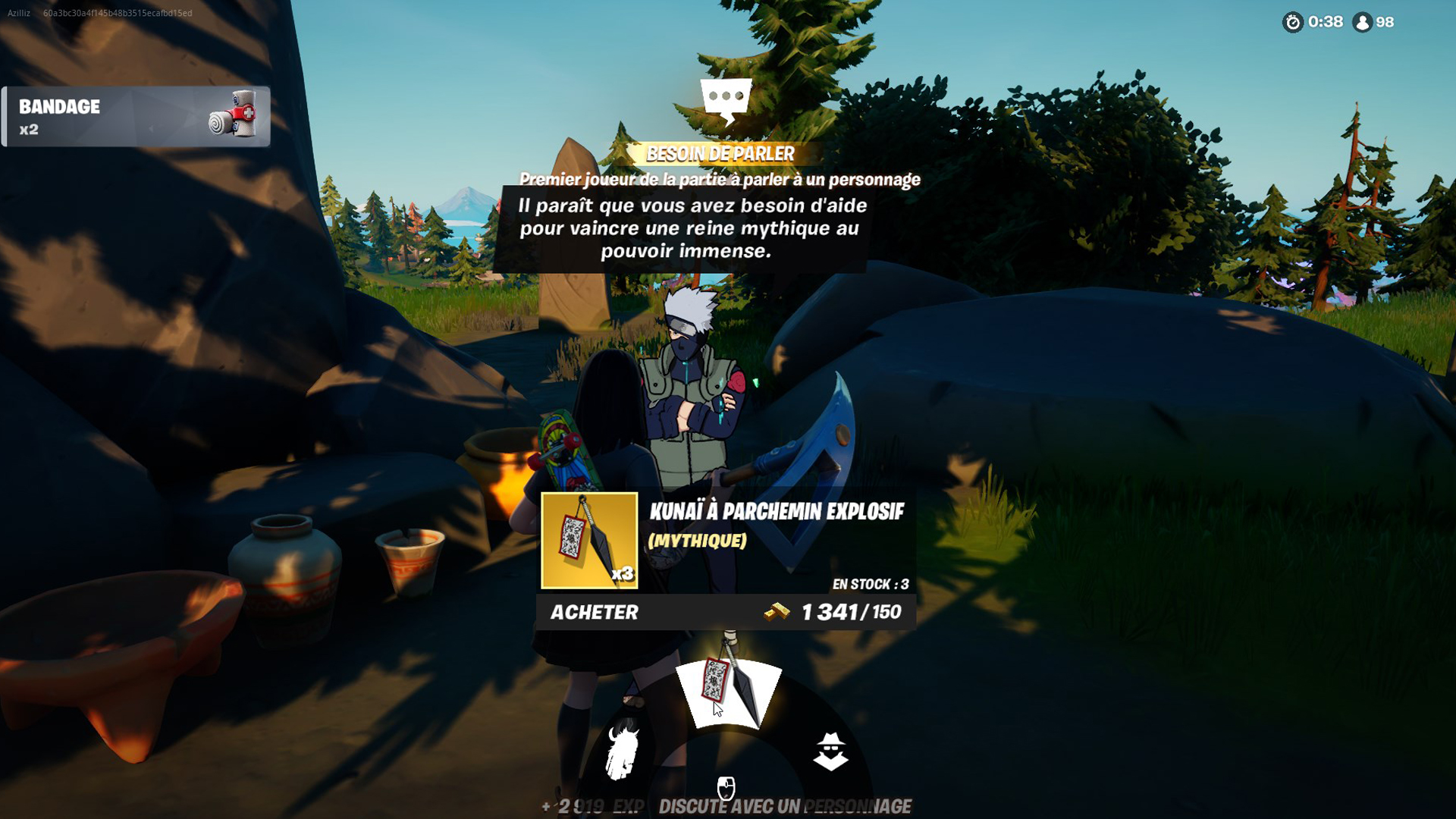Click the BANDAGE x2 notification panel
Image resolution: width=1456 pixels, height=819 pixels.
point(136,115)
